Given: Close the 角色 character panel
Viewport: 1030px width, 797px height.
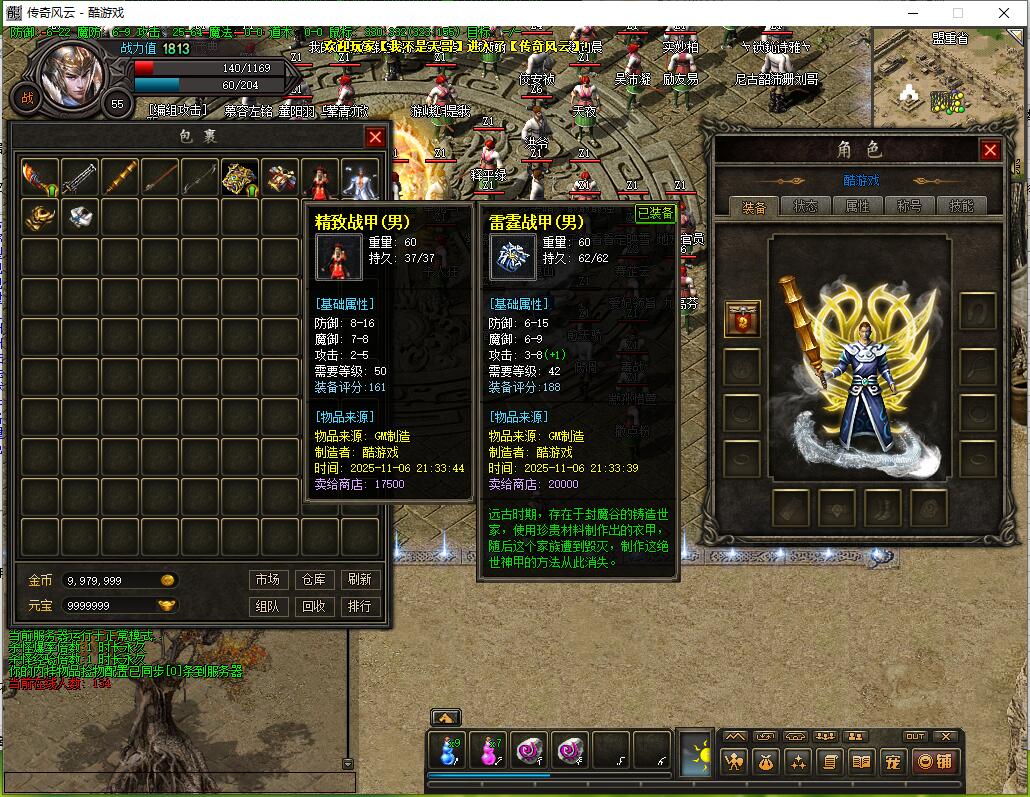Looking at the screenshot, I should click(x=990, y=150).
